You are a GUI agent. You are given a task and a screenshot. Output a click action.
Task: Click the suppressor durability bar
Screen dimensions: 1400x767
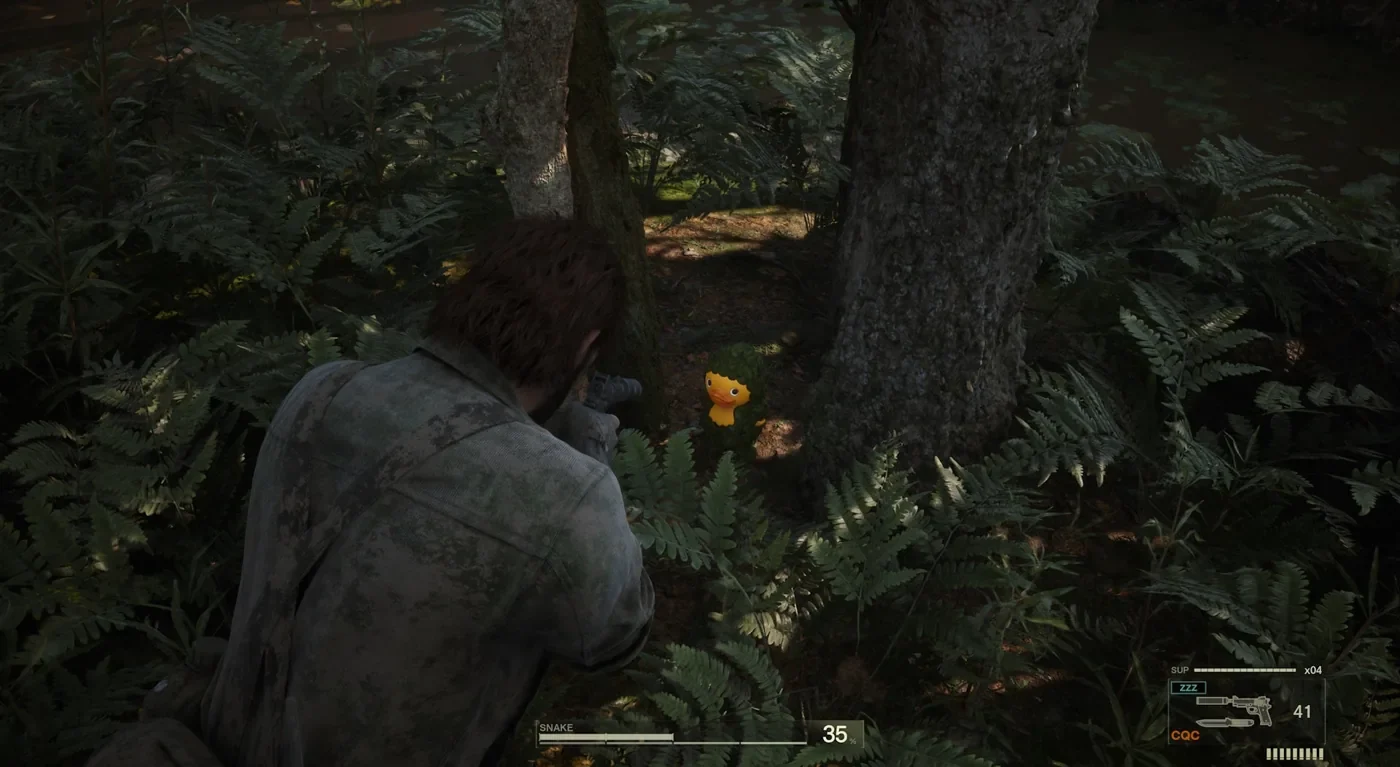pyautogui.click(x=1244, y=669)
